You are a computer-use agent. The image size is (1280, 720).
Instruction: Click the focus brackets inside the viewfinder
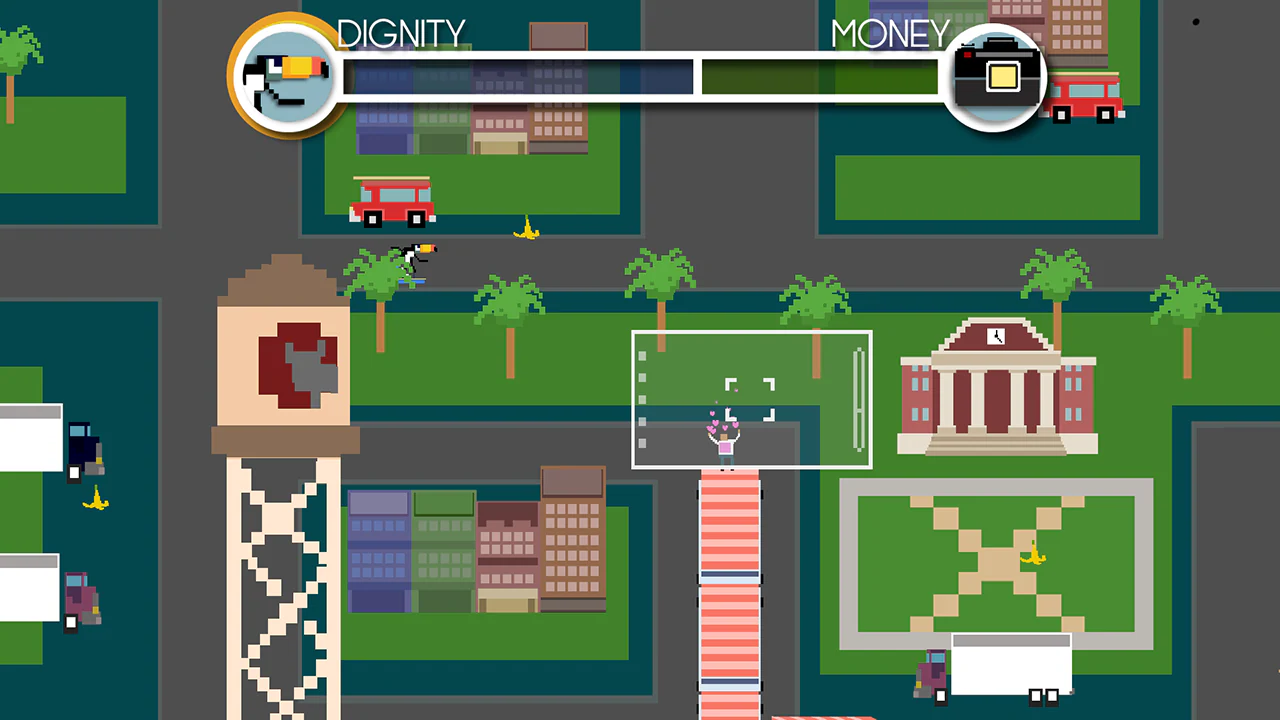tap(750, 398)
